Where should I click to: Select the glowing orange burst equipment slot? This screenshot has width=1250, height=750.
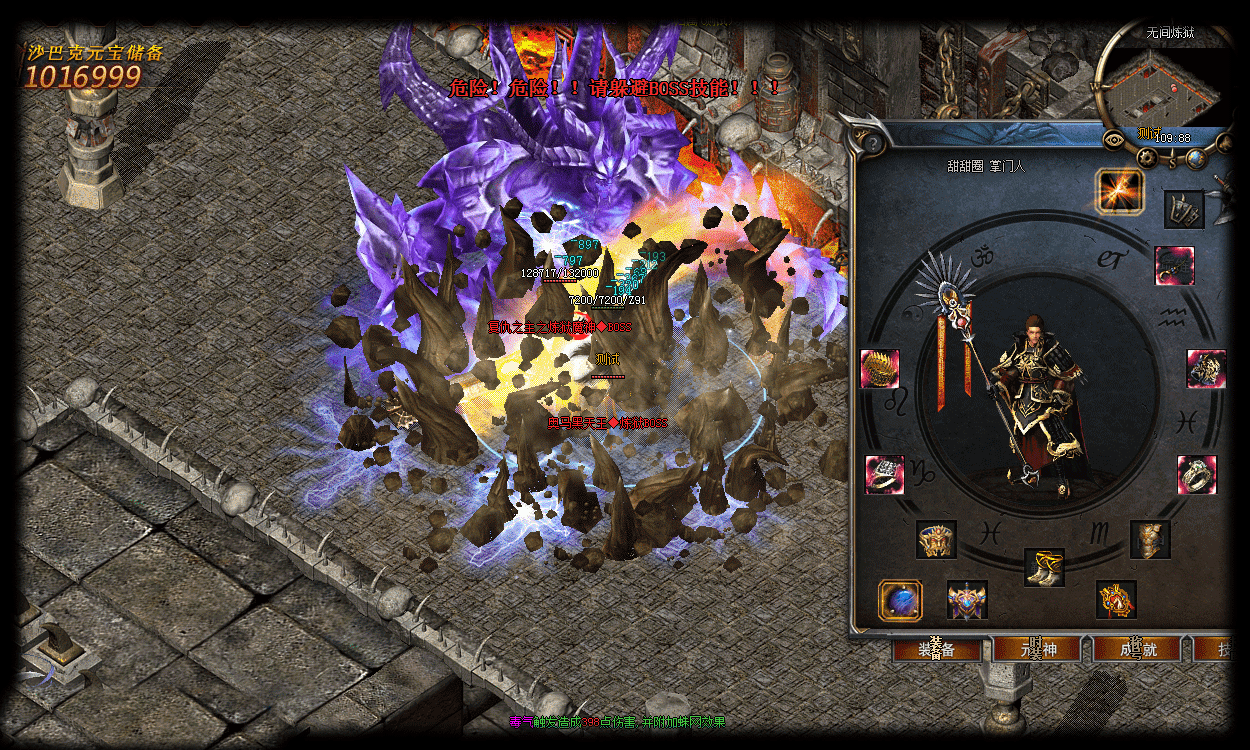pyautogui.click(x=1120, y=190)
